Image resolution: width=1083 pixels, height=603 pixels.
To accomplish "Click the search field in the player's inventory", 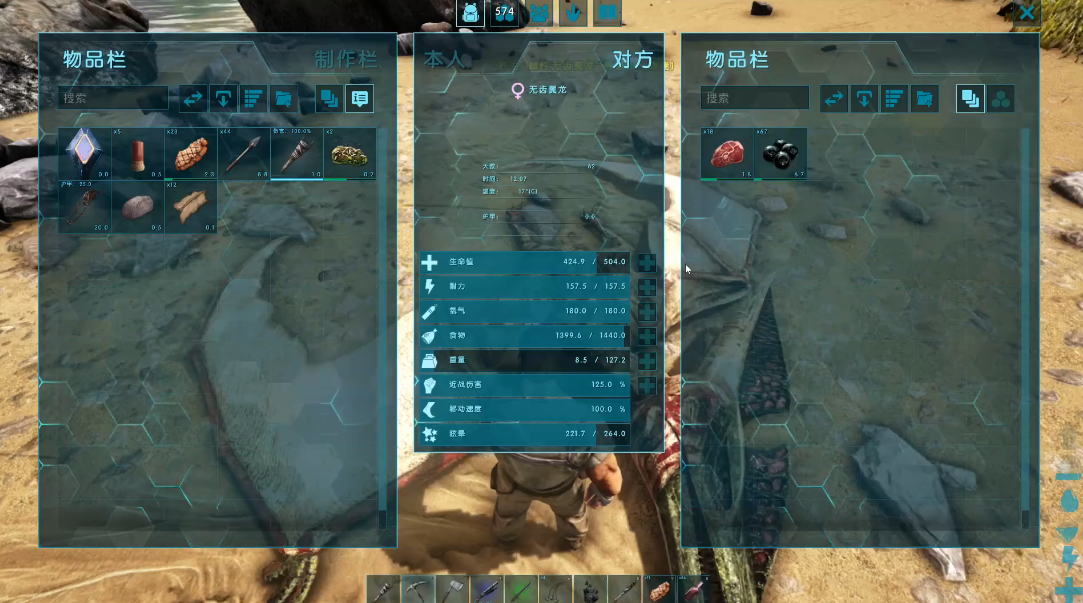I will coord(115,98).
